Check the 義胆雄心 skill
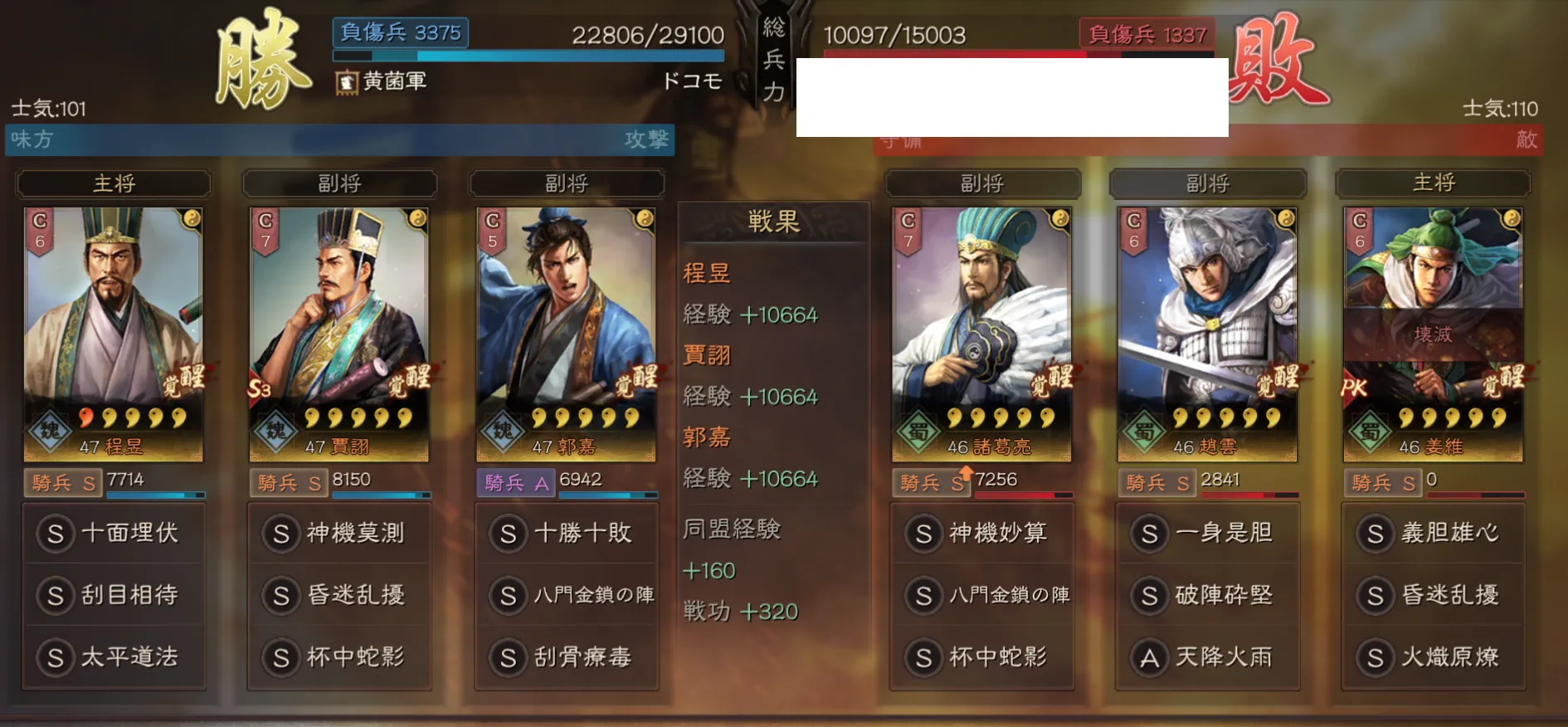Image resolution: width=1568 pixels, height=727 pixels. pyautogui.click(x=1433, y=533)
